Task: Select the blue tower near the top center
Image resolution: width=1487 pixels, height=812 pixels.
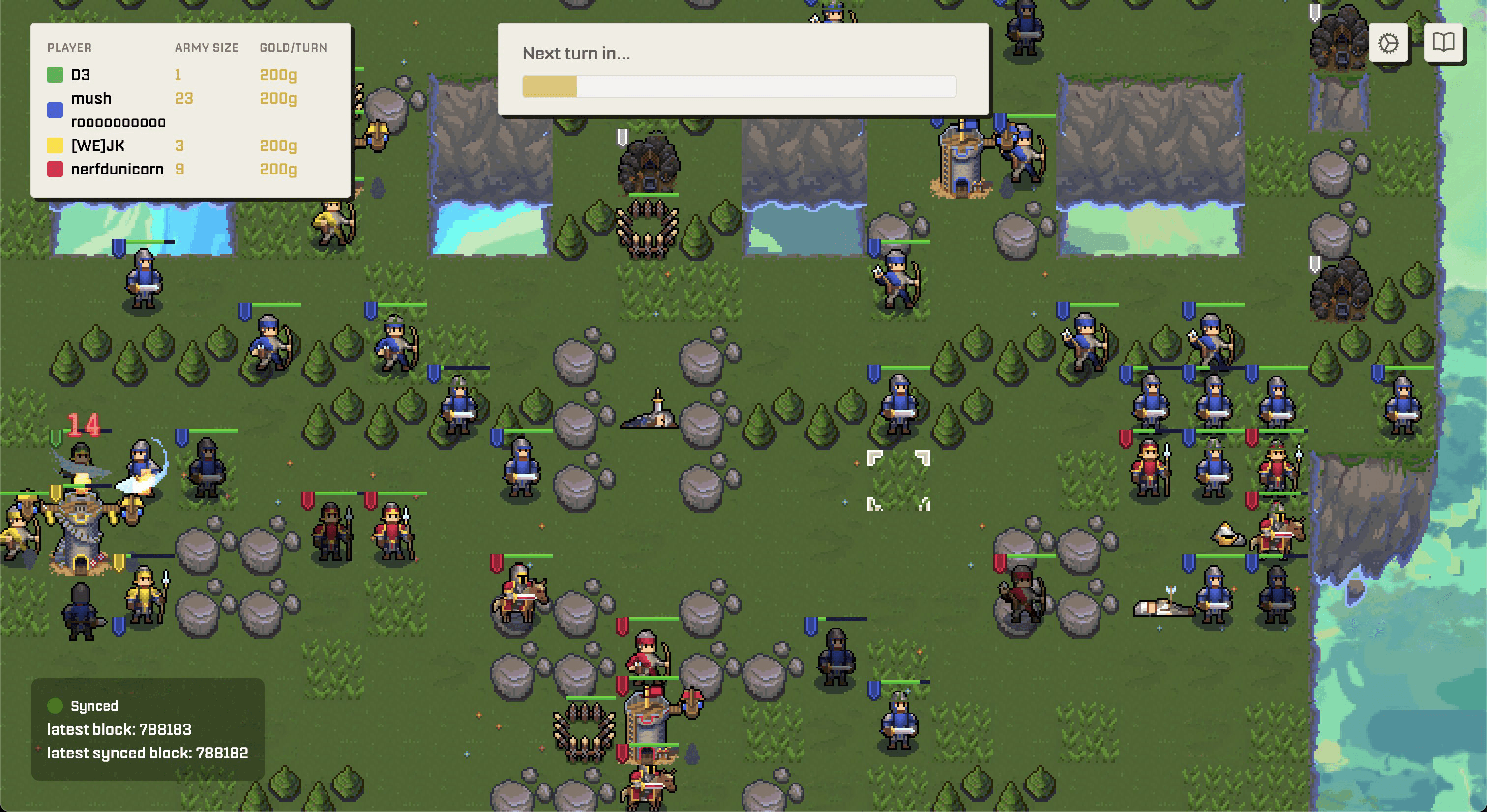Action: point(963,159)
